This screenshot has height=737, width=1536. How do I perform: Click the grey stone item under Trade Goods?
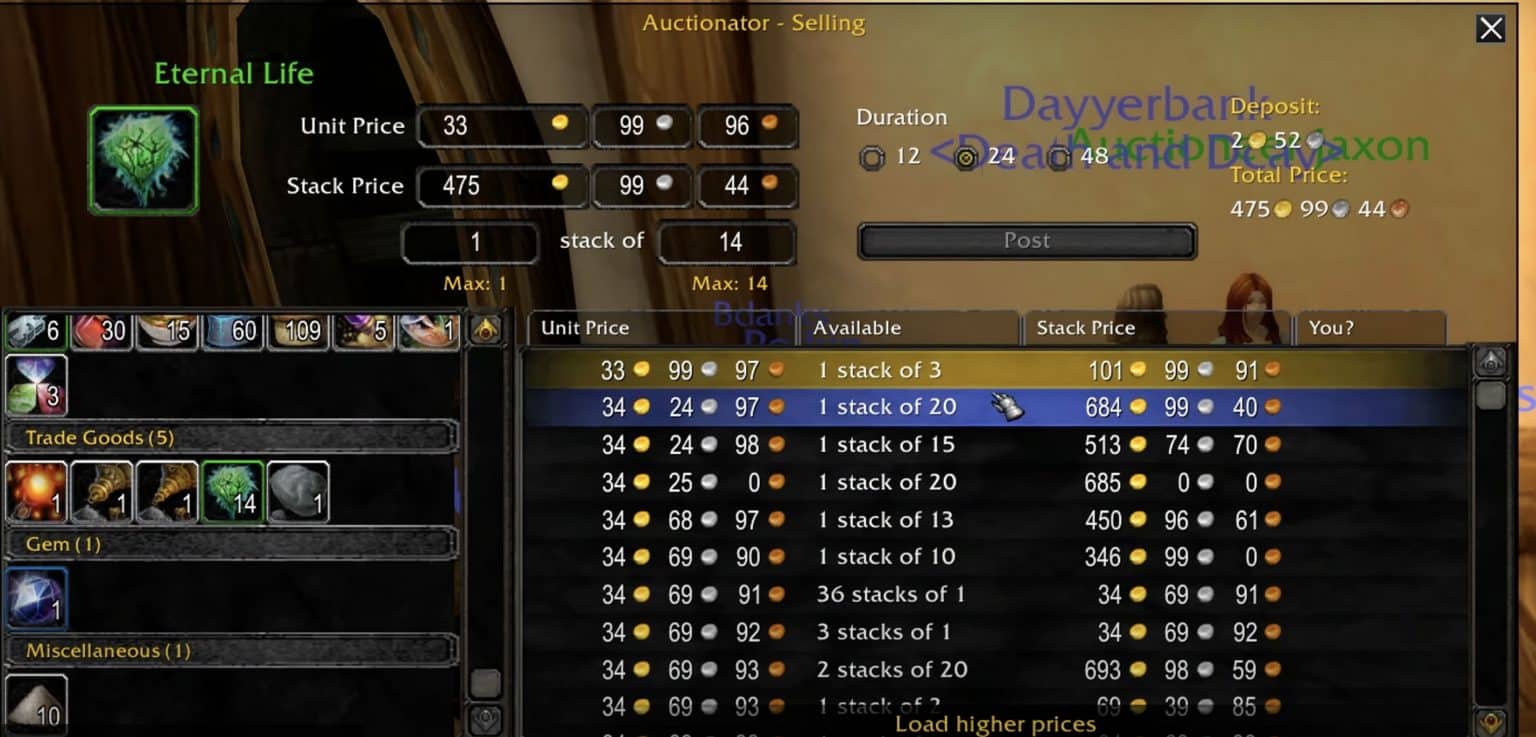click(x=298, y=492)
